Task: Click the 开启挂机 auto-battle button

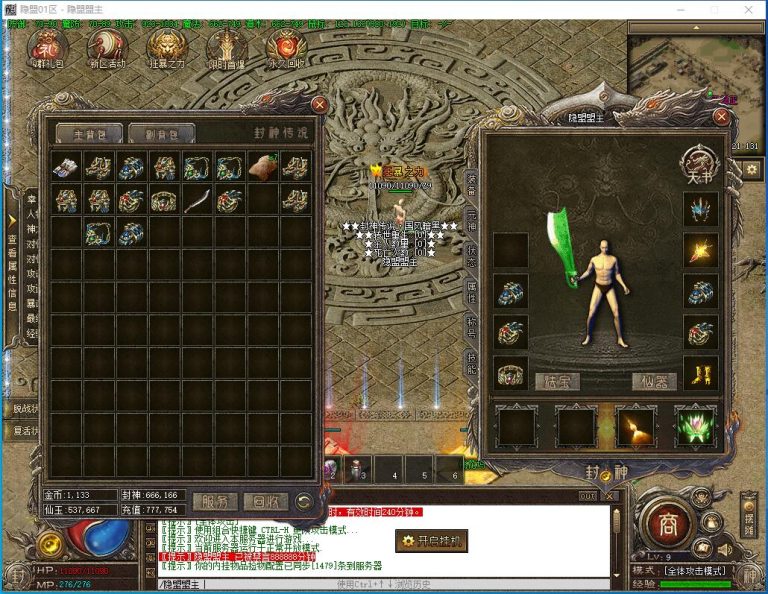Action: click(431, 541)
